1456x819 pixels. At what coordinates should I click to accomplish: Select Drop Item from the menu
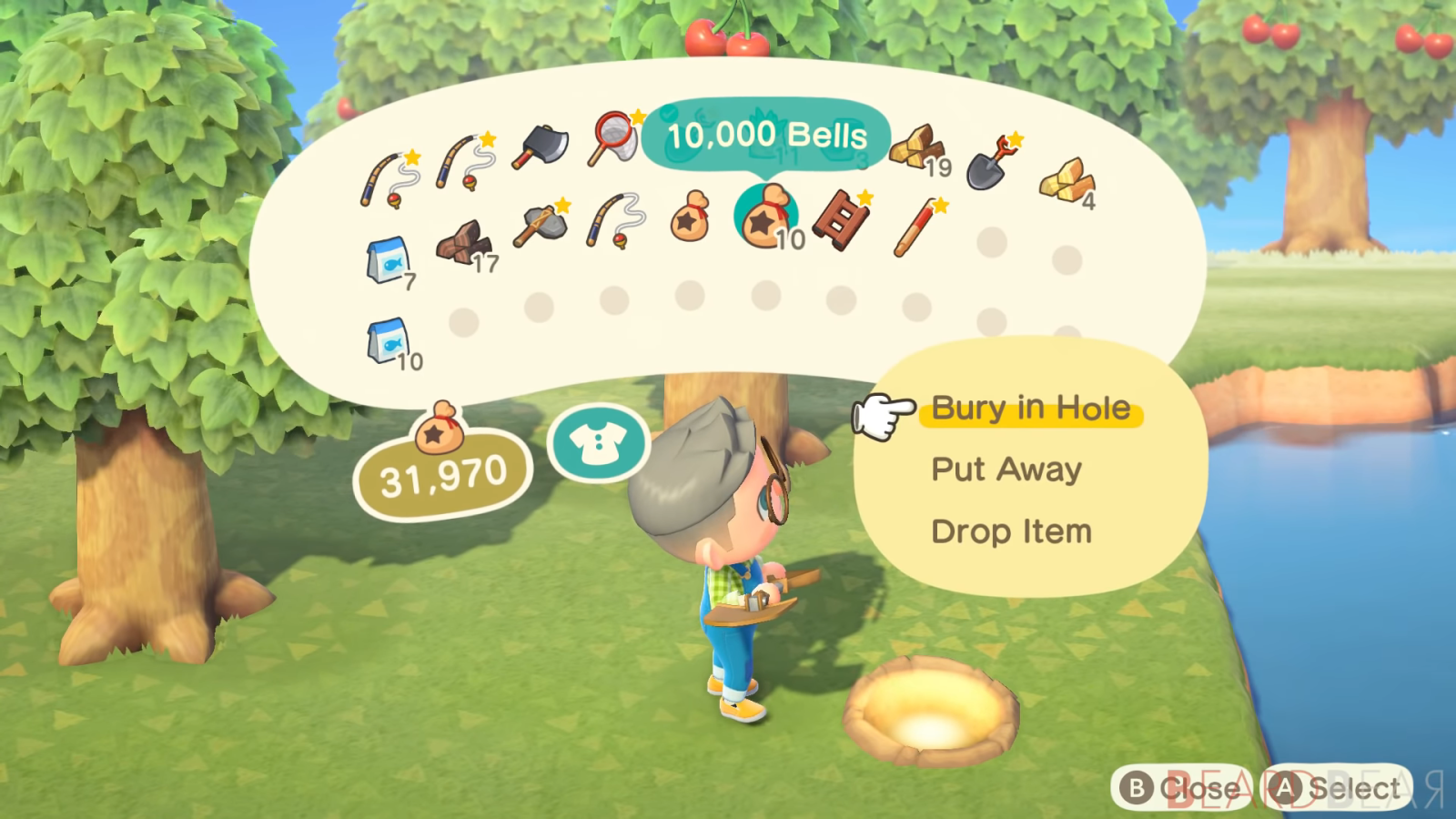click(1010, 531)
